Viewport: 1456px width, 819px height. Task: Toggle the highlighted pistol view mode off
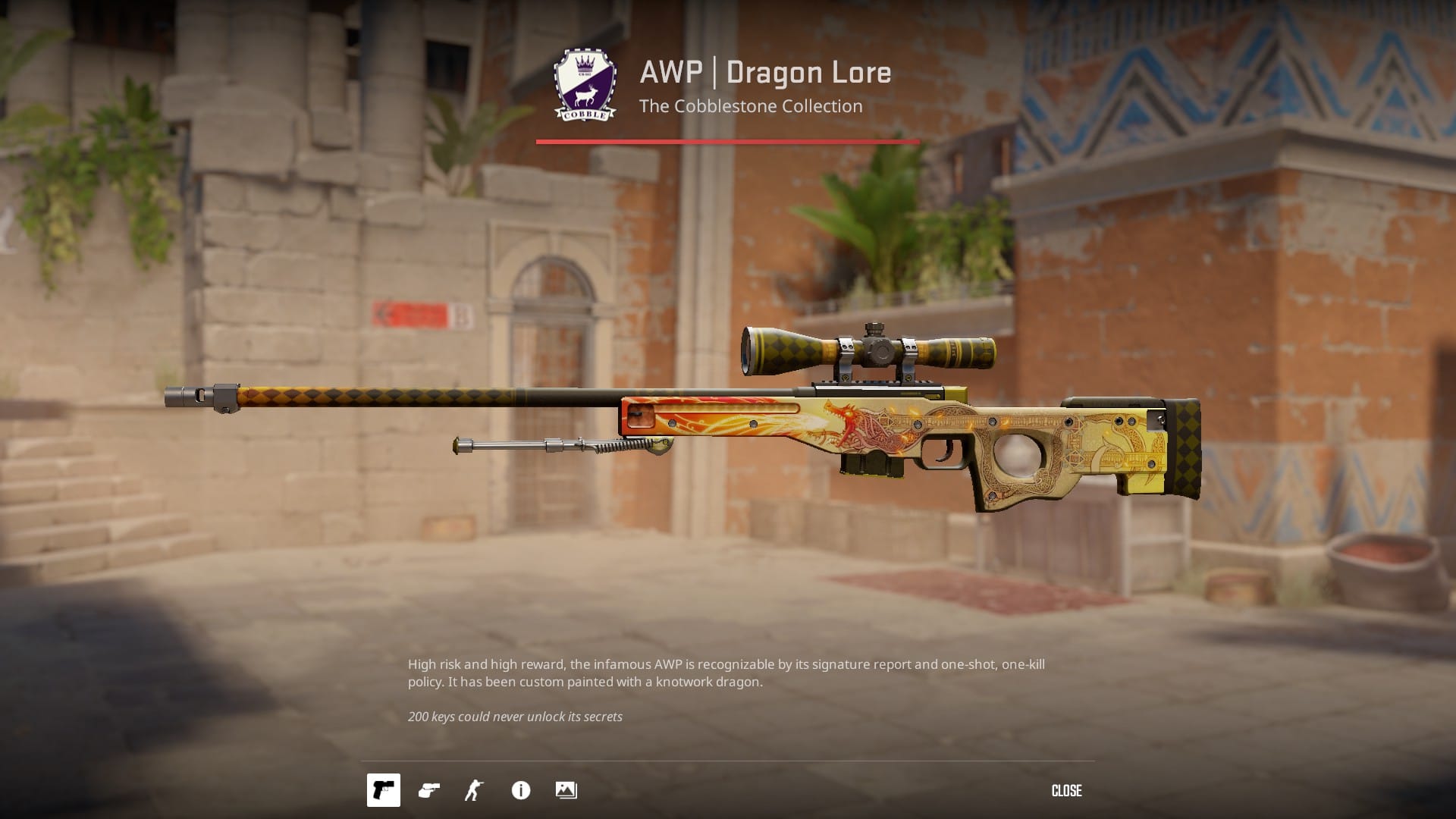tap(383, 790)
